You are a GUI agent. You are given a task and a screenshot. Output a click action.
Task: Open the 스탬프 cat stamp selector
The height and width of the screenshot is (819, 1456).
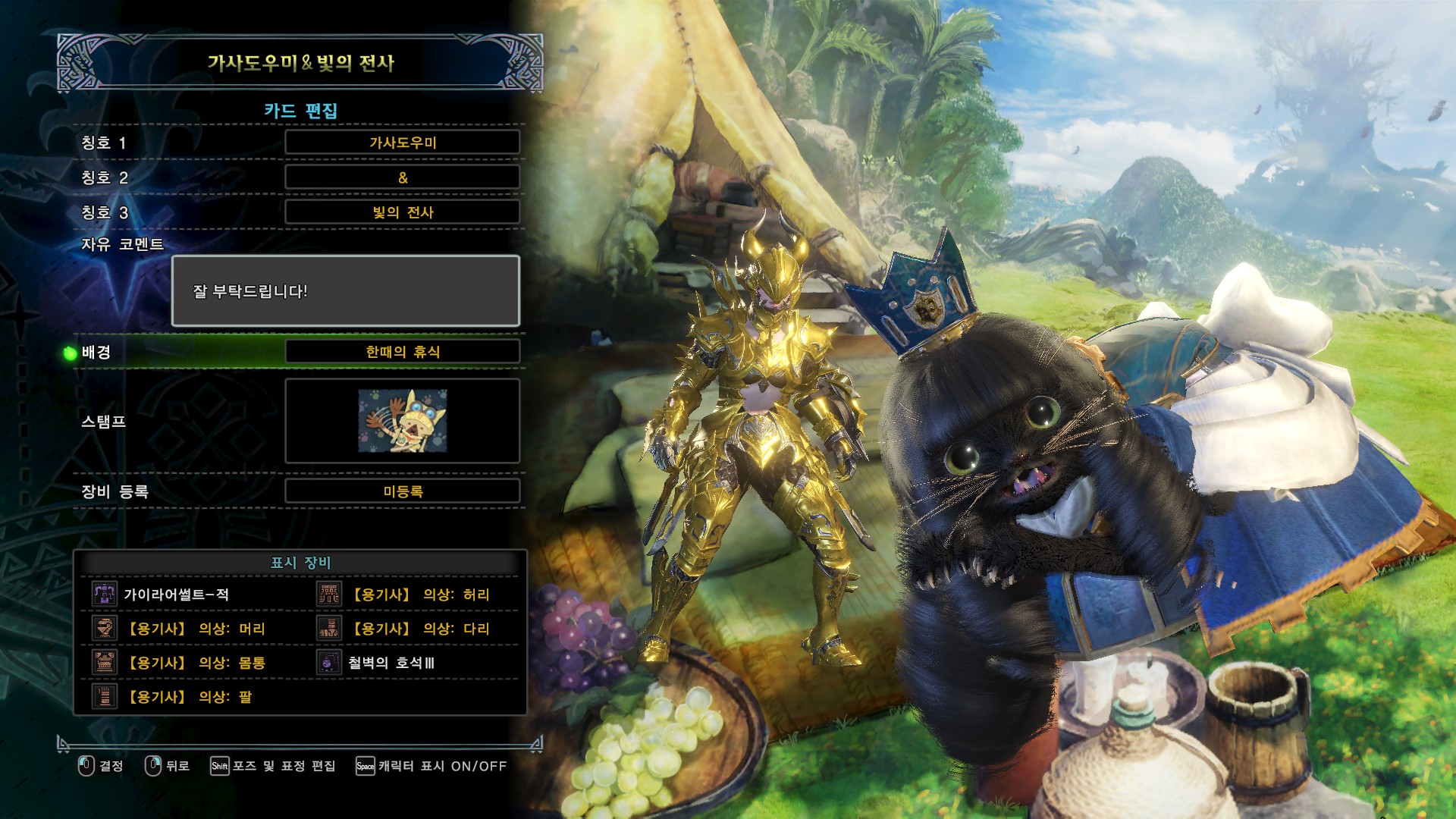402,421
